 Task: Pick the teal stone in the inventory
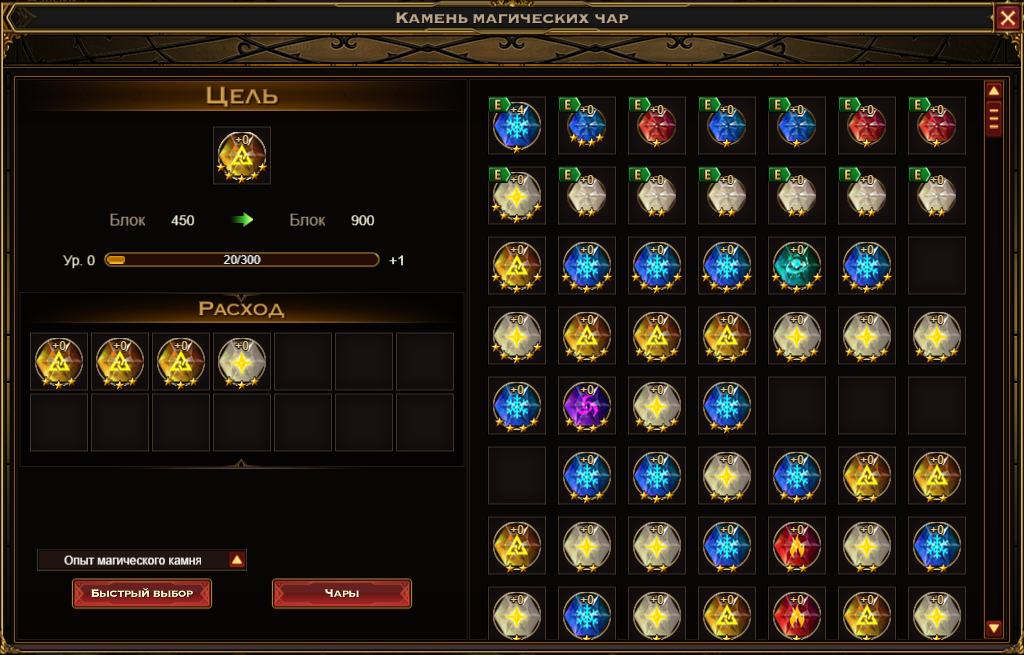click(x=796, y=265)
